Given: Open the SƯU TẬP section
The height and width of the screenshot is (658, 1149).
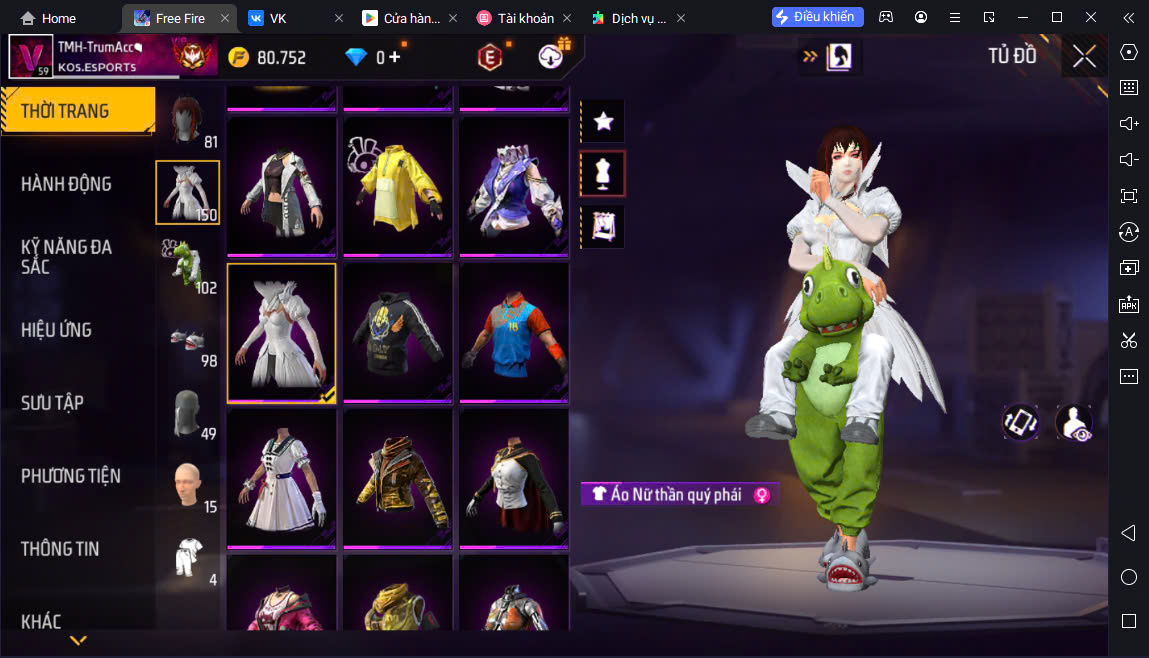Looking at the screenshot, I should click(52, 403).
